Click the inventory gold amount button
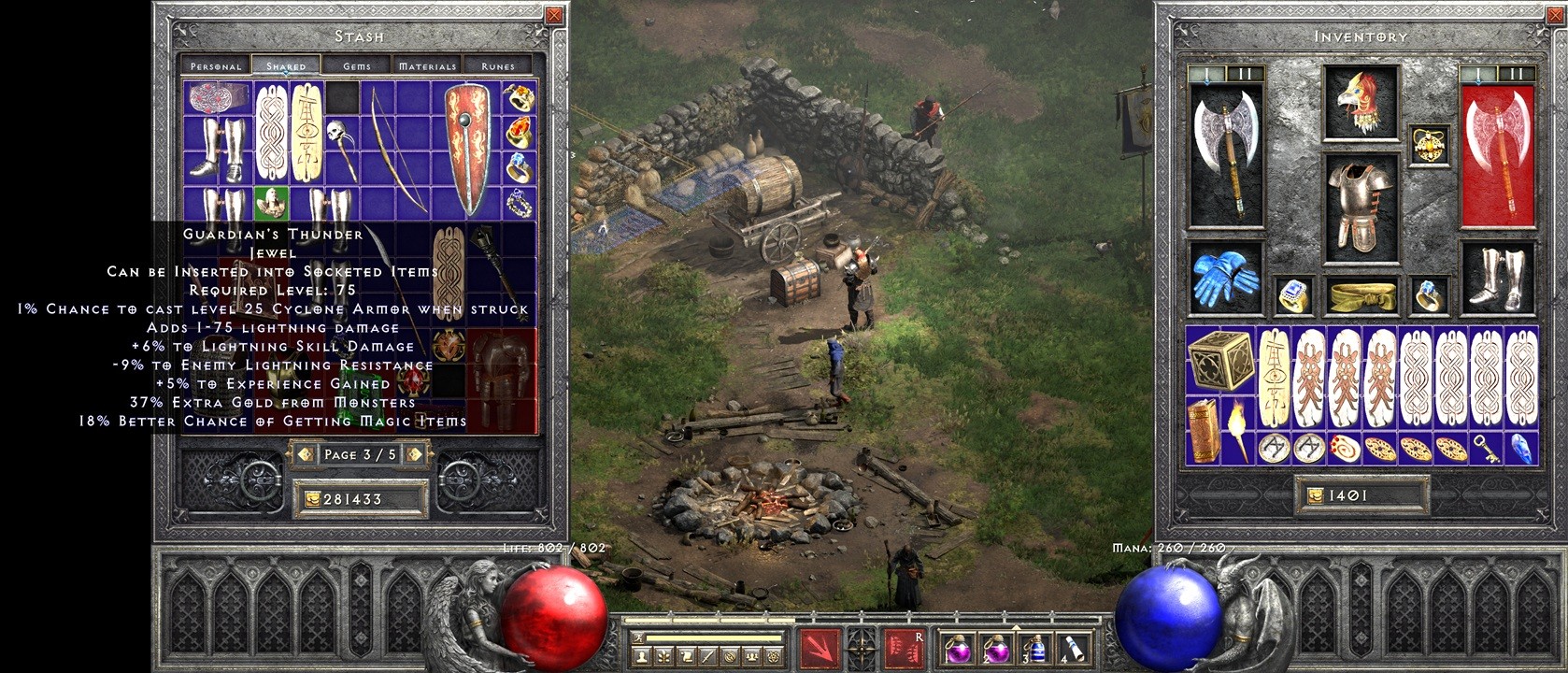1568x673 pixels. pos(1361,495)
